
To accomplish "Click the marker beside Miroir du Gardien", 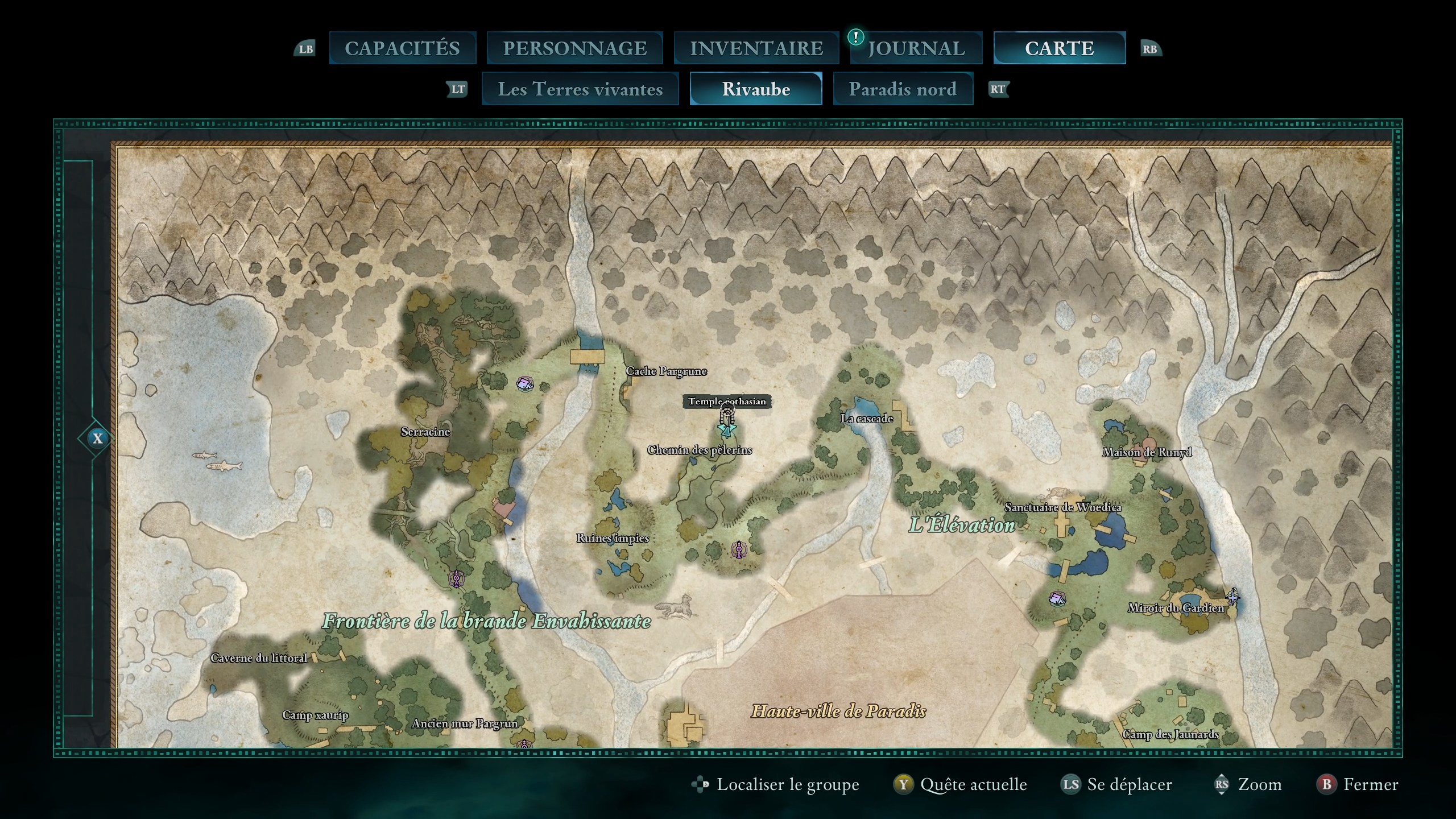I will 1232,597.
